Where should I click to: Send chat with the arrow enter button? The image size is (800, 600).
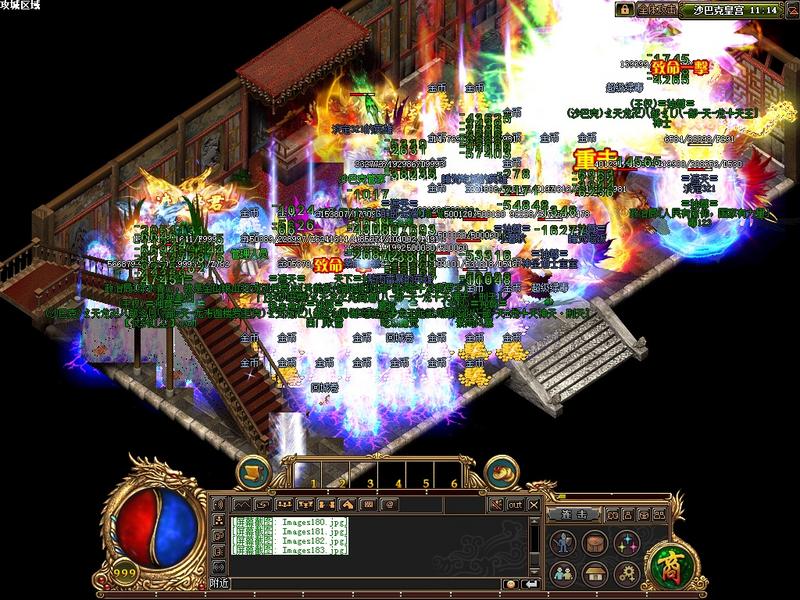529,583
